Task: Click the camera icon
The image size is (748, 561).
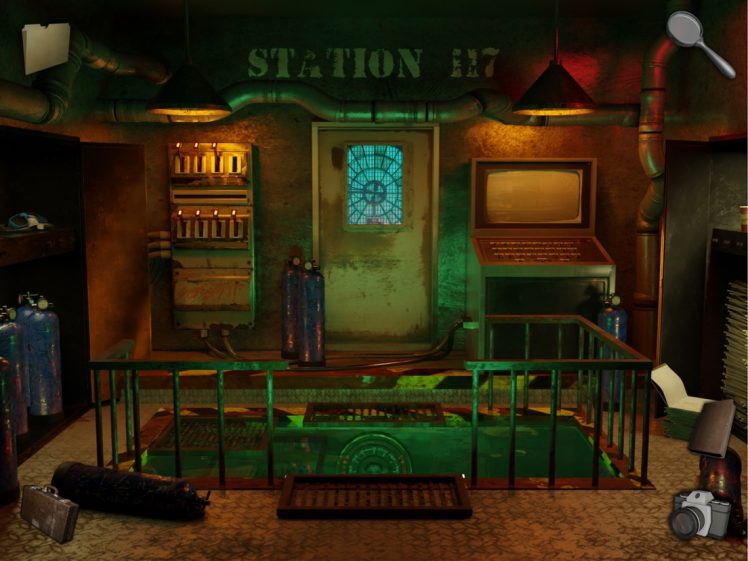Action: coord(700,514)
